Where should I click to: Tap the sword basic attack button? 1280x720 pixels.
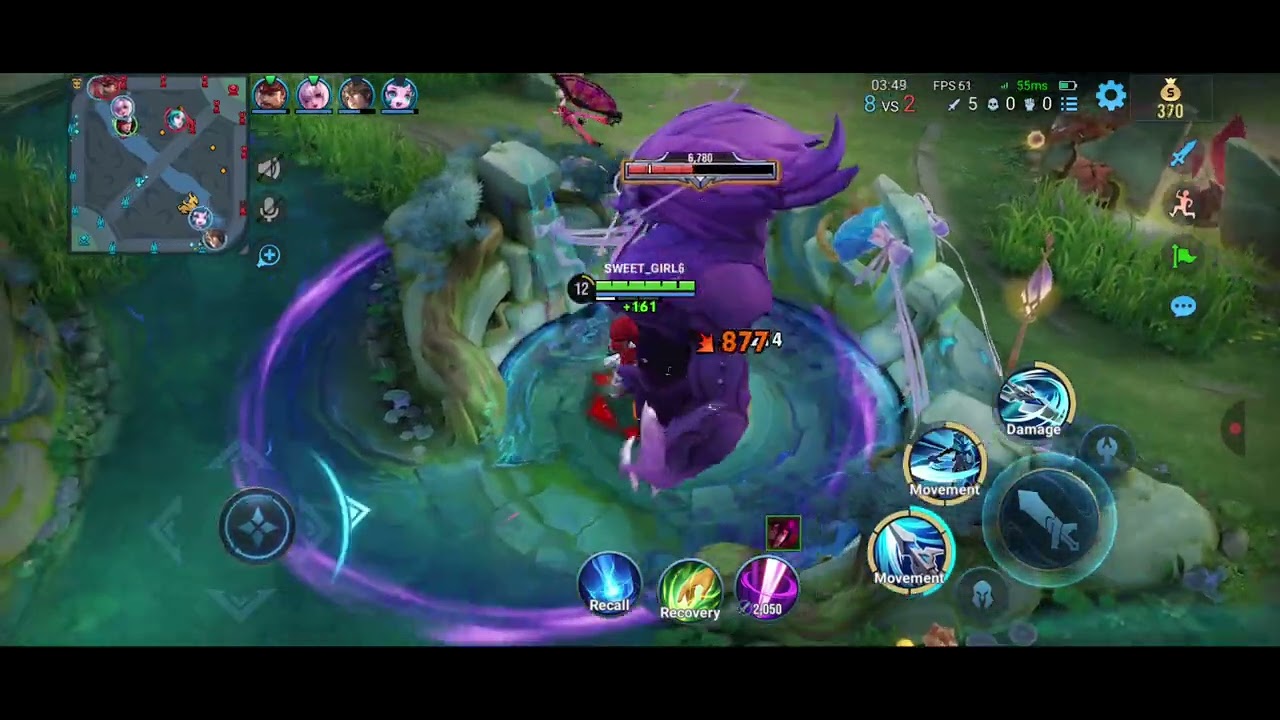coord(1051,520)
